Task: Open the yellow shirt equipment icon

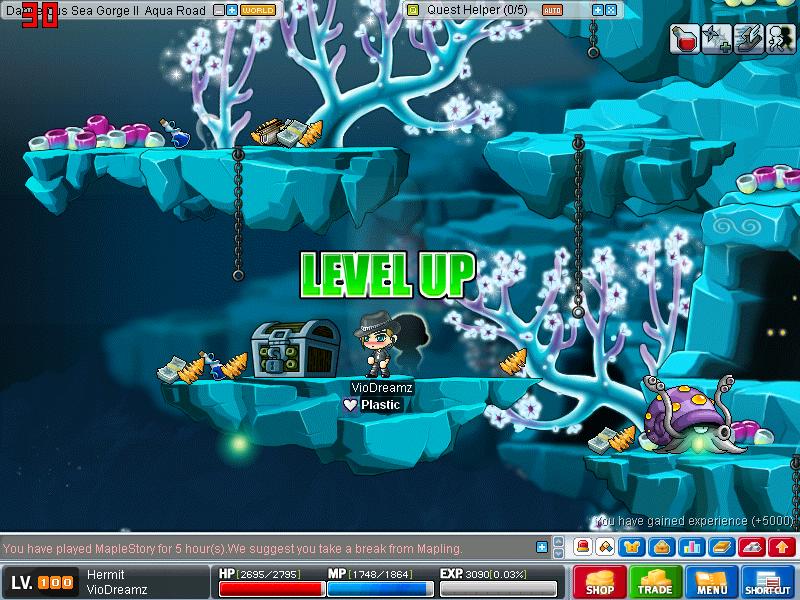Action: 634,547
